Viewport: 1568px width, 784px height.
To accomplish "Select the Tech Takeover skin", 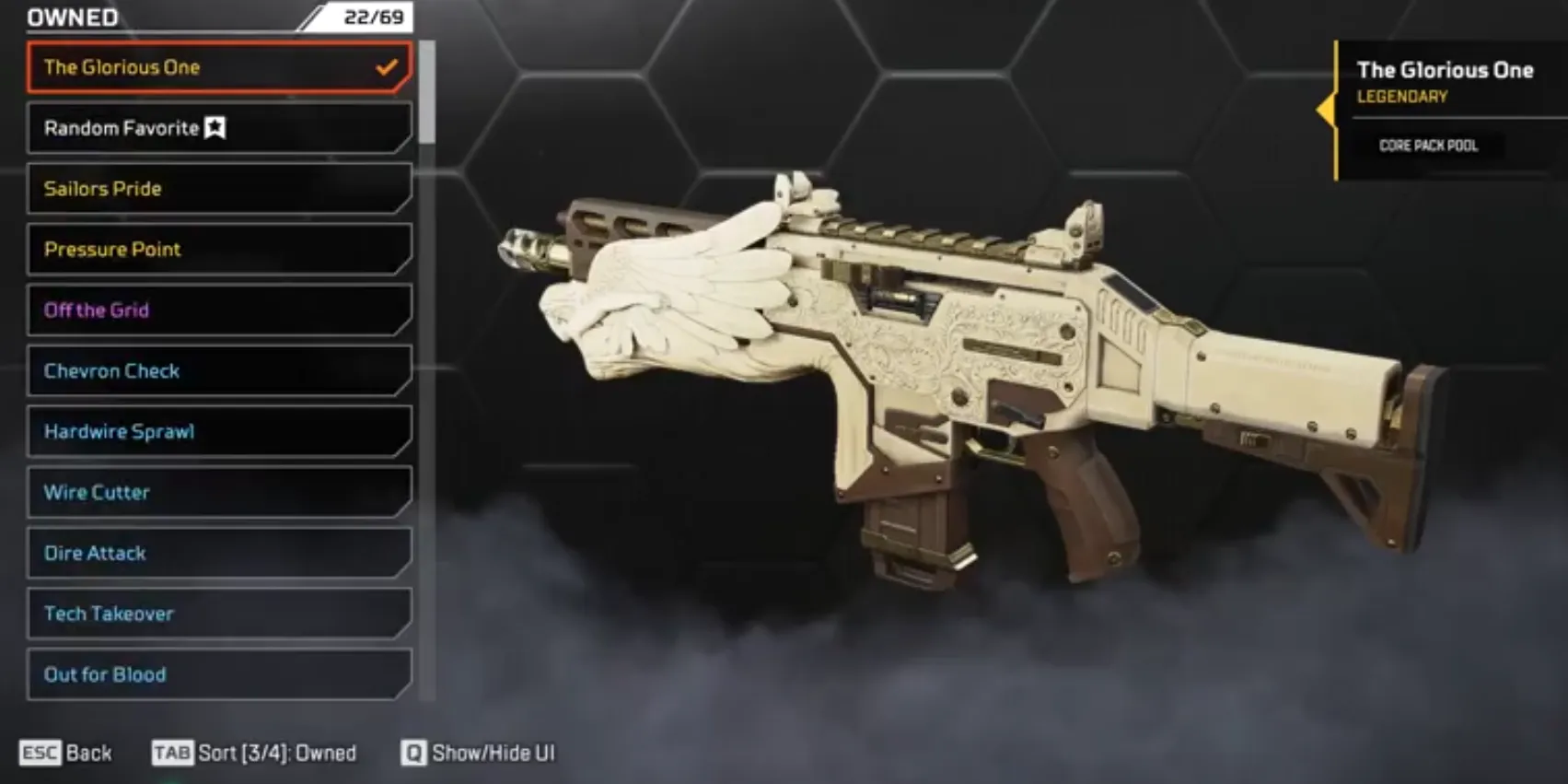I will [x=218, y=614].
